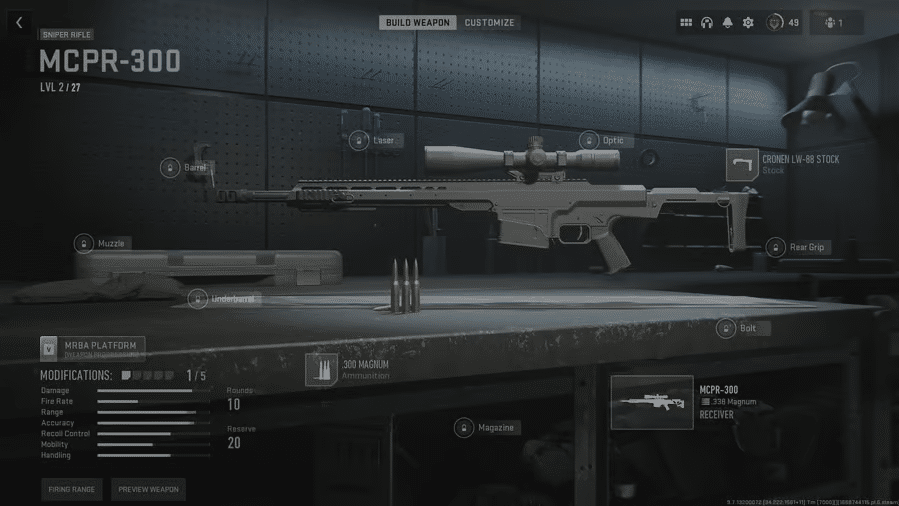The width and height of the screenshot is (899, 506).
Task: Click the Firing Range button
Action: tap(72, 489)
